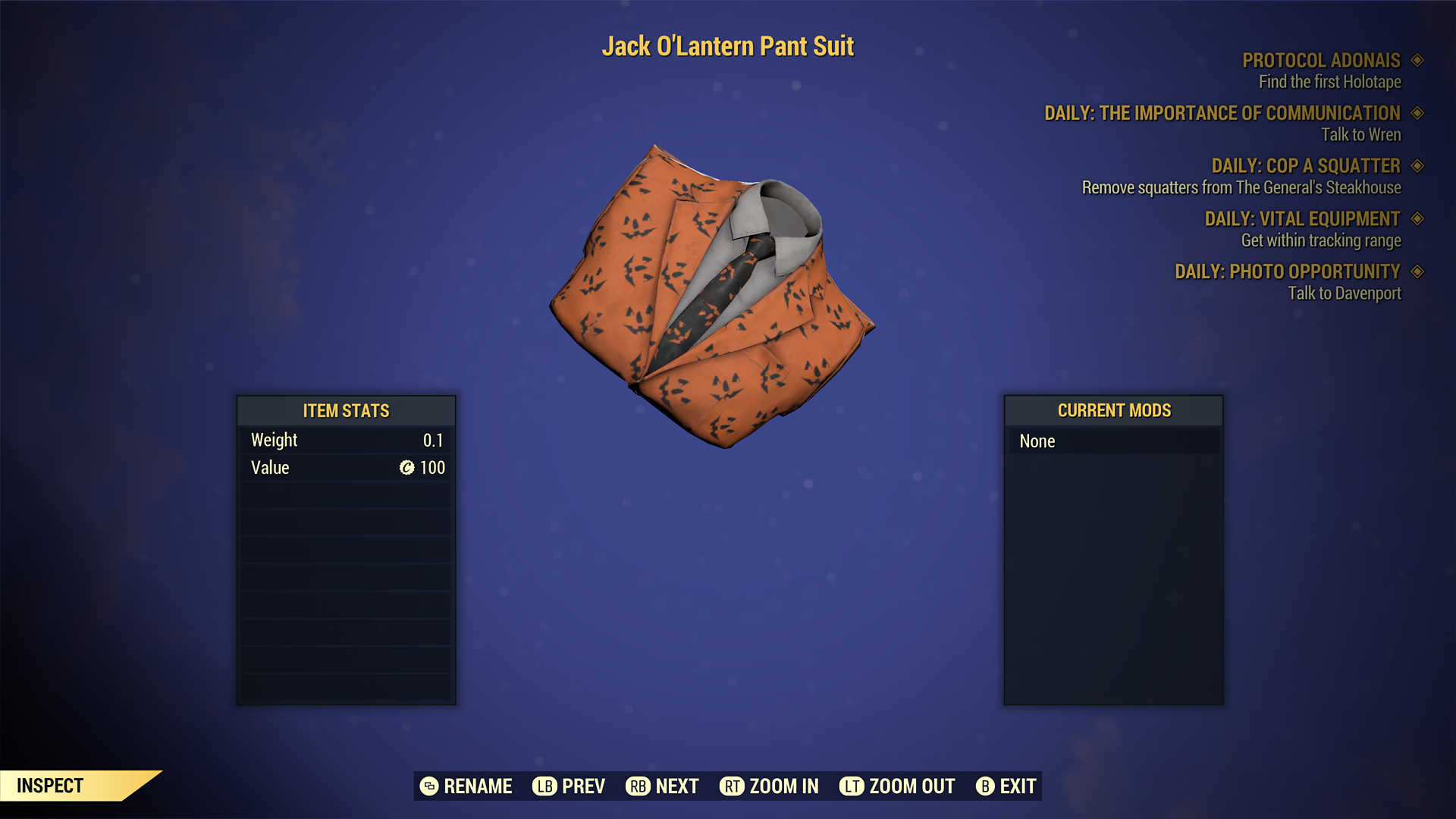Choose the Cop a Squatter daily quest
This screenshot has height=819, width=1456.
1305,166
